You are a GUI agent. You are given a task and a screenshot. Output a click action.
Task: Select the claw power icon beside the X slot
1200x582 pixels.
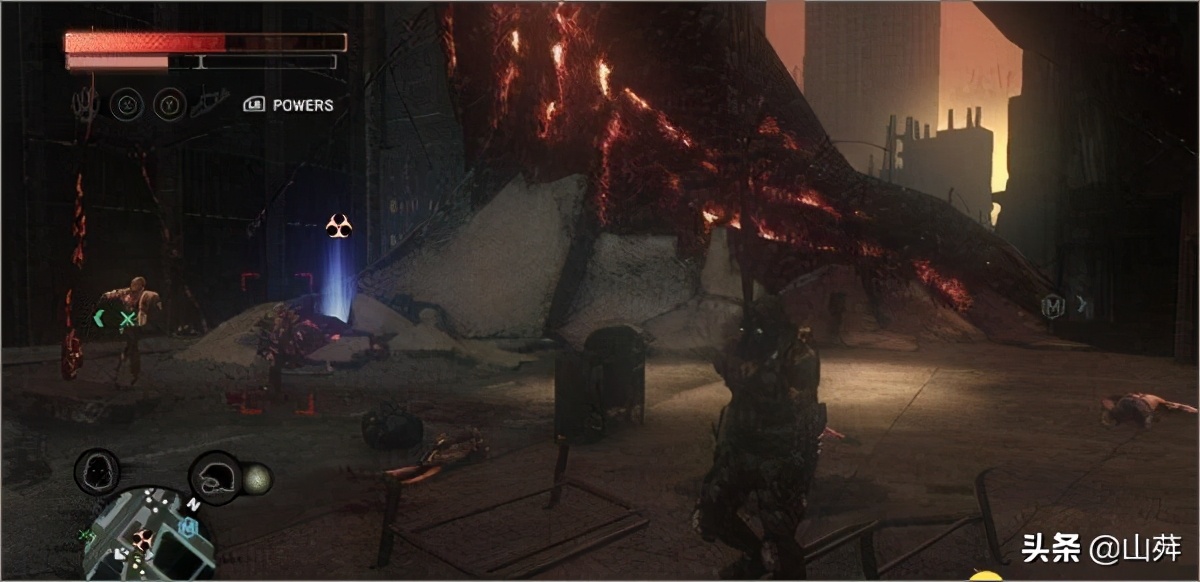click(87, 103)
